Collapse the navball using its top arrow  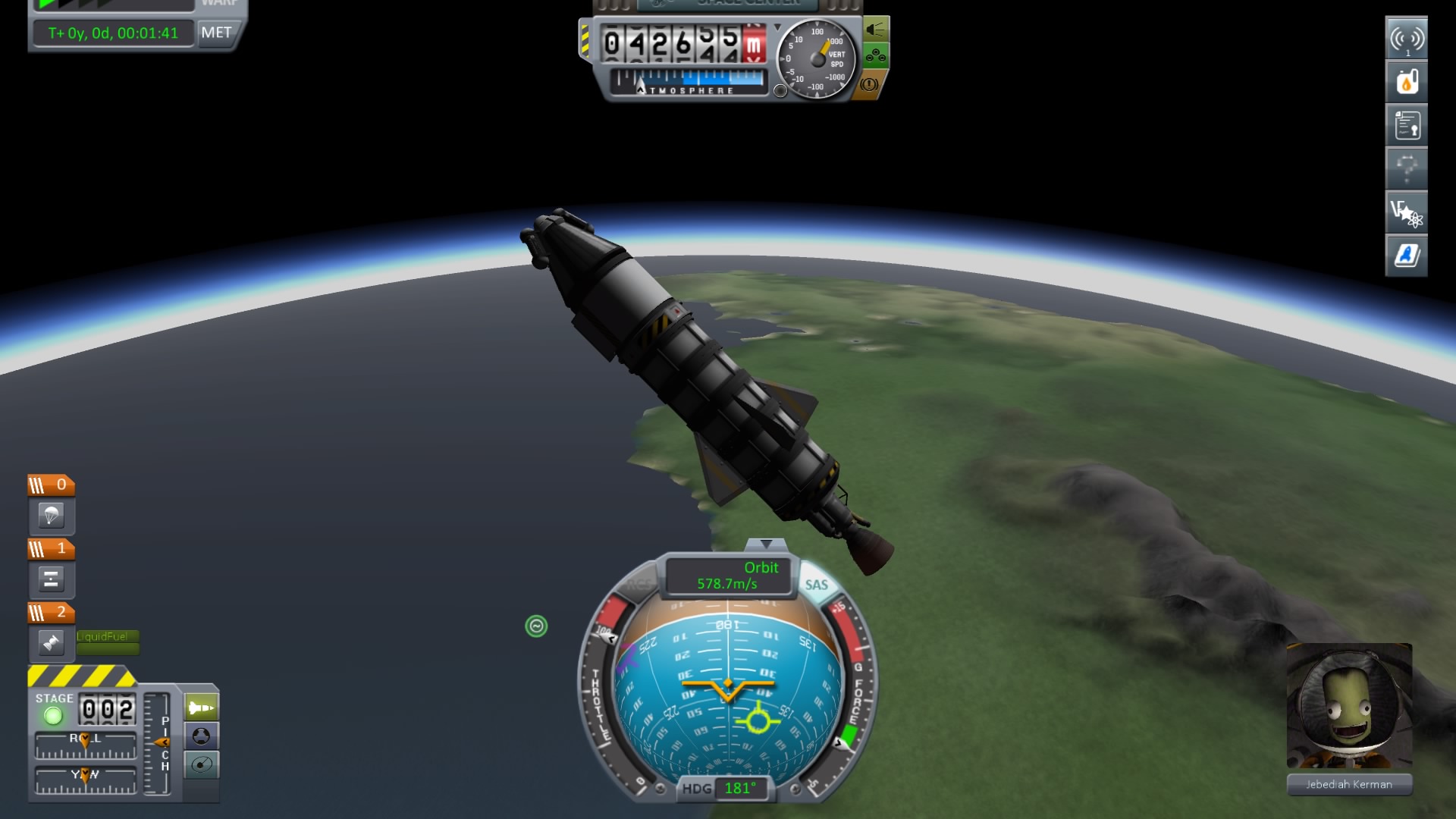pyautogui.click(x=768, y=544)
